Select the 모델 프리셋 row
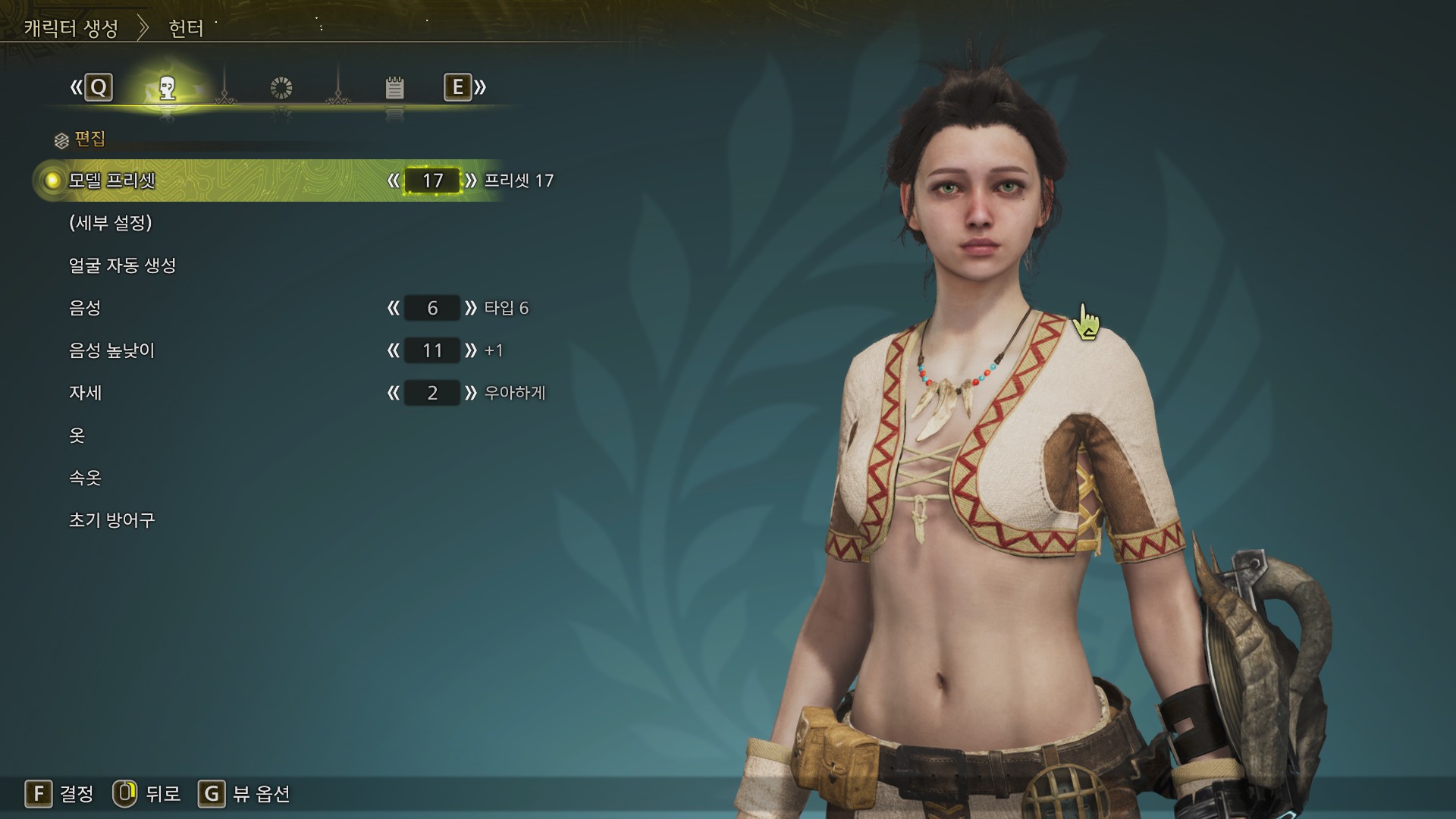 pos(112,180)
